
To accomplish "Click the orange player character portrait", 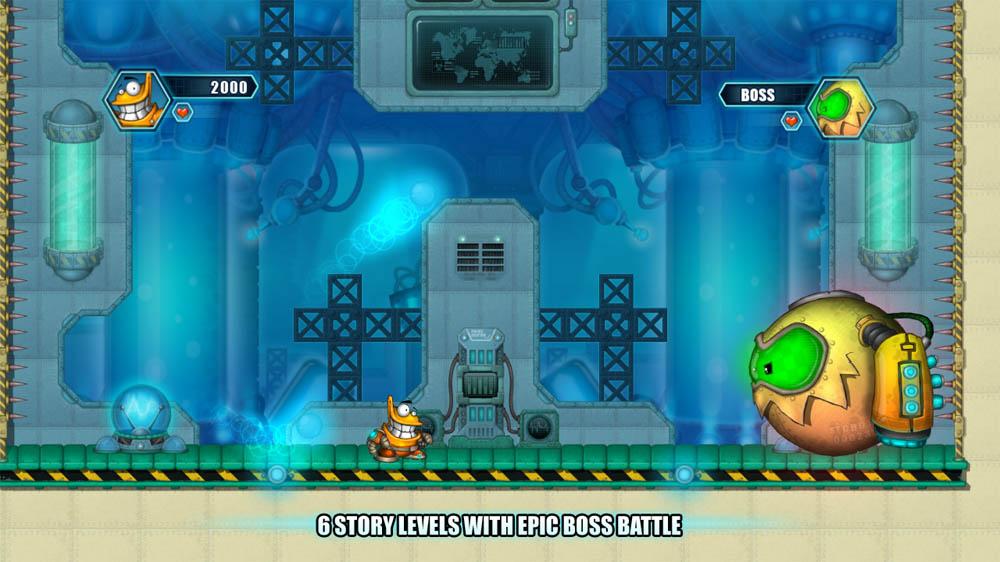I will click(x=136, y=99).
